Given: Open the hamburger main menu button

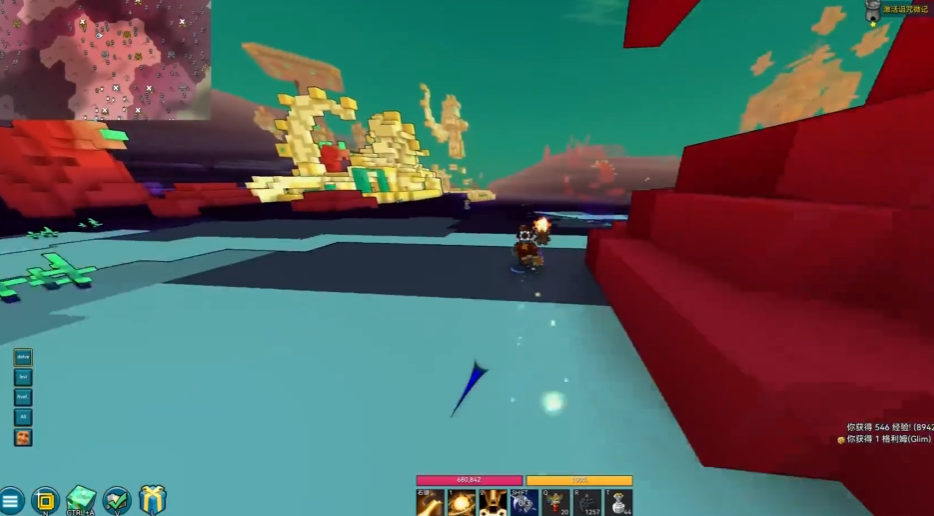Looking at the screenshot, I should (x=11, y=500).
